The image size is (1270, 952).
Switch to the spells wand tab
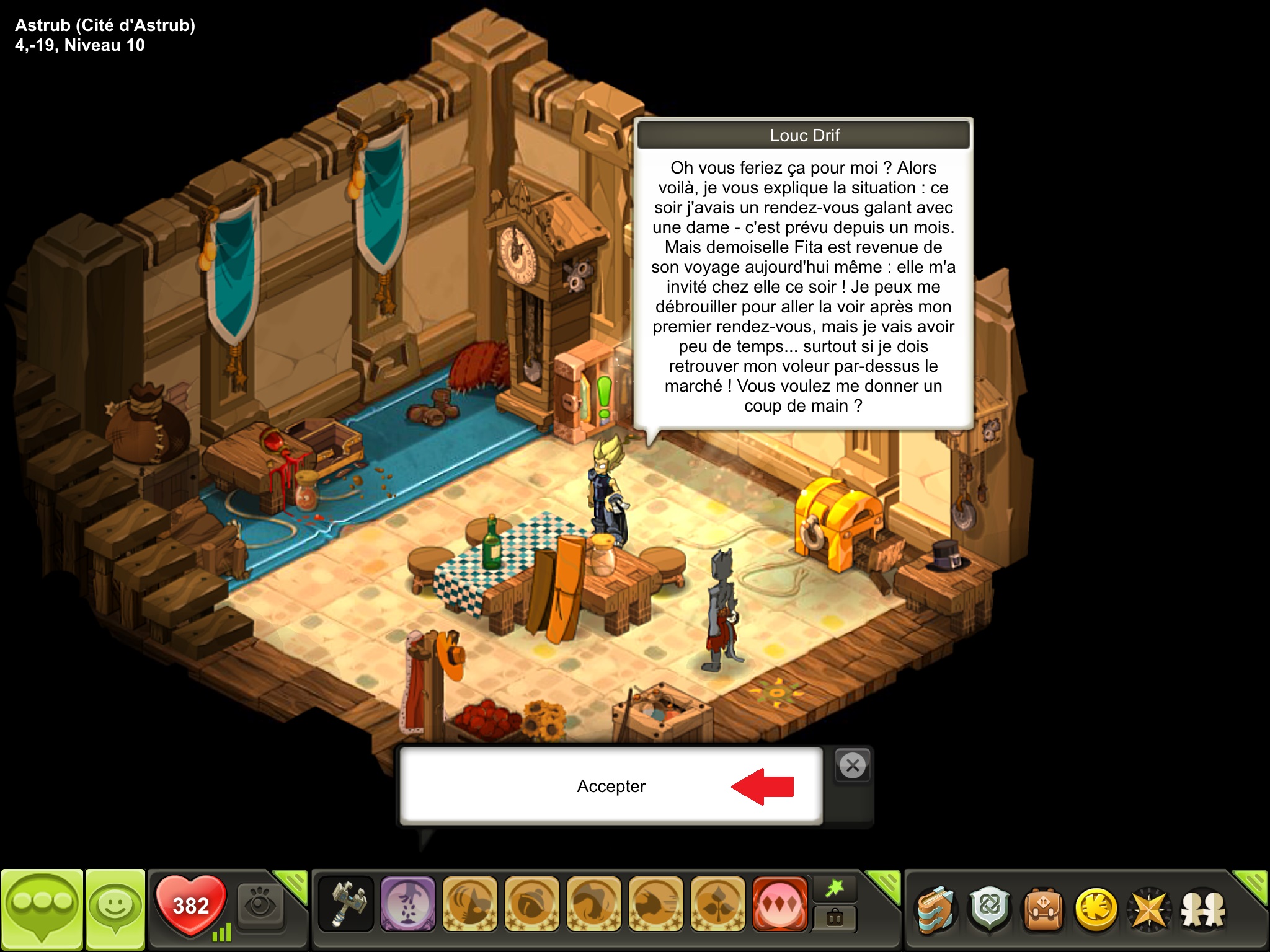click(x=835, y=889)
